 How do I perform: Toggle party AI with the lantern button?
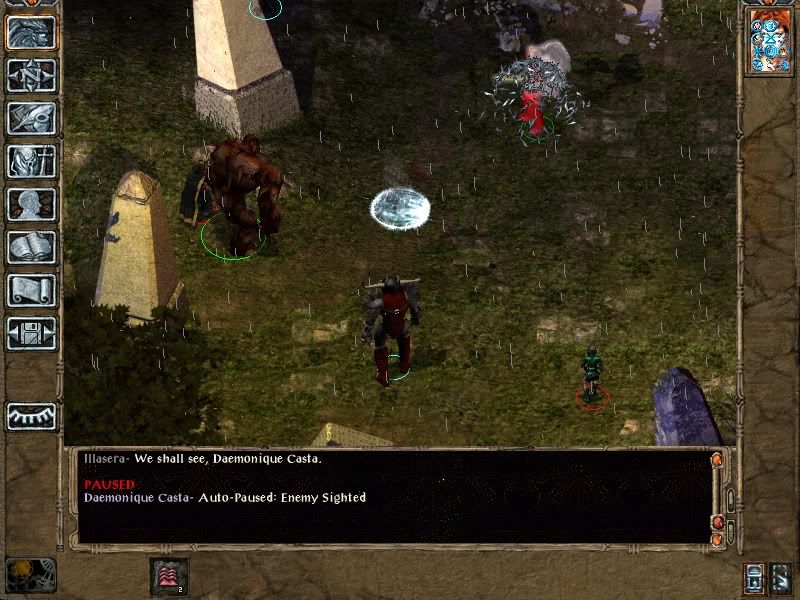tap(753, 577)
